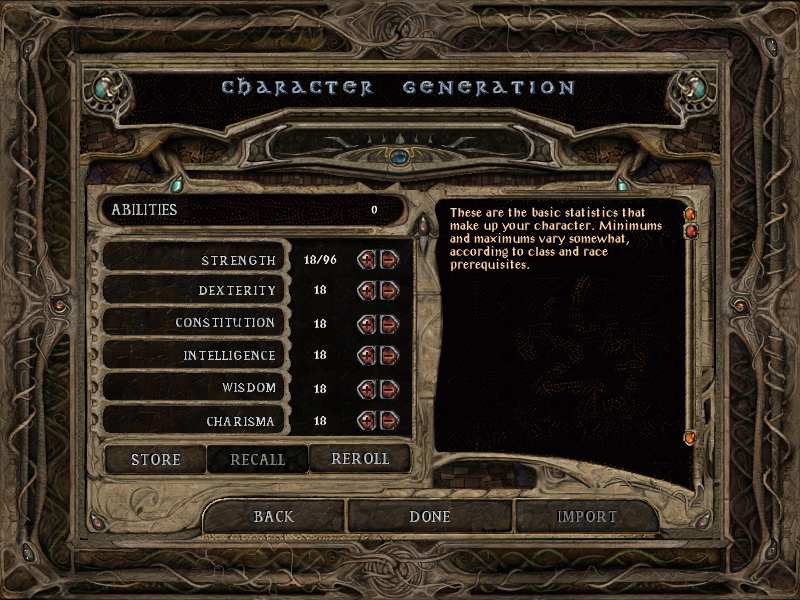Recall the stored ability scores
This screenshot has width=800, height=600.
[x=258, y=460]
